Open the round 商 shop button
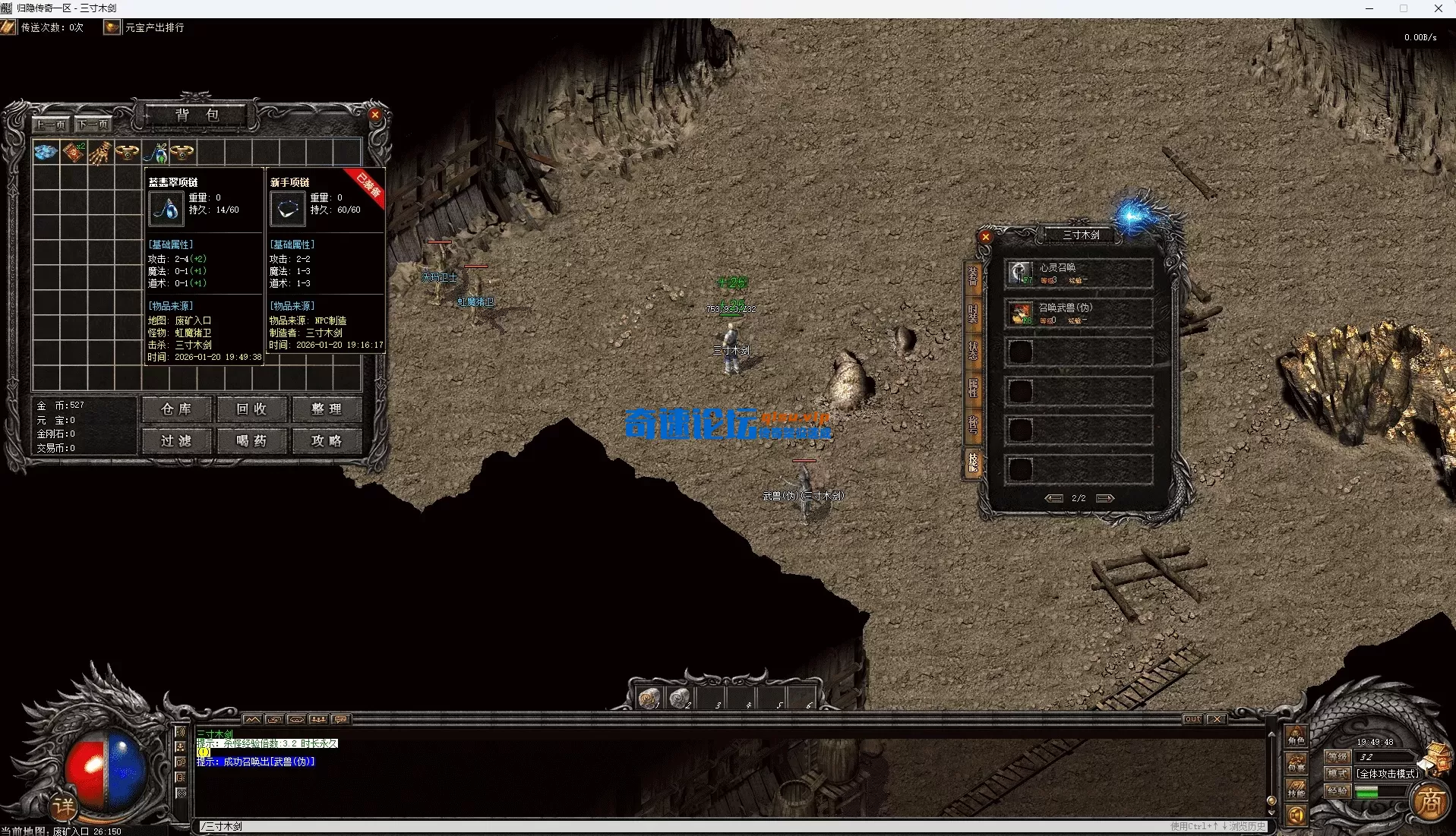The width and height of the screenshot is (1456, 836). coord(1430,802)
